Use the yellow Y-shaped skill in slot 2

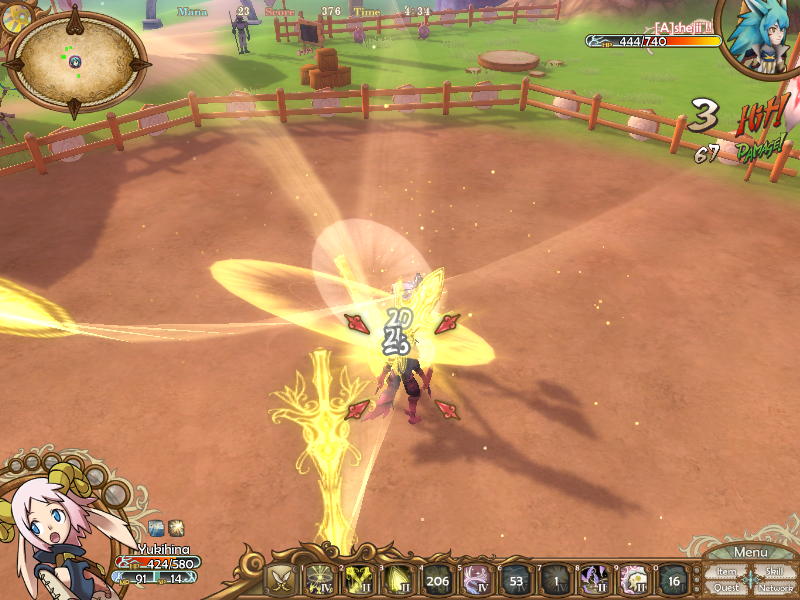coord(360,579)
